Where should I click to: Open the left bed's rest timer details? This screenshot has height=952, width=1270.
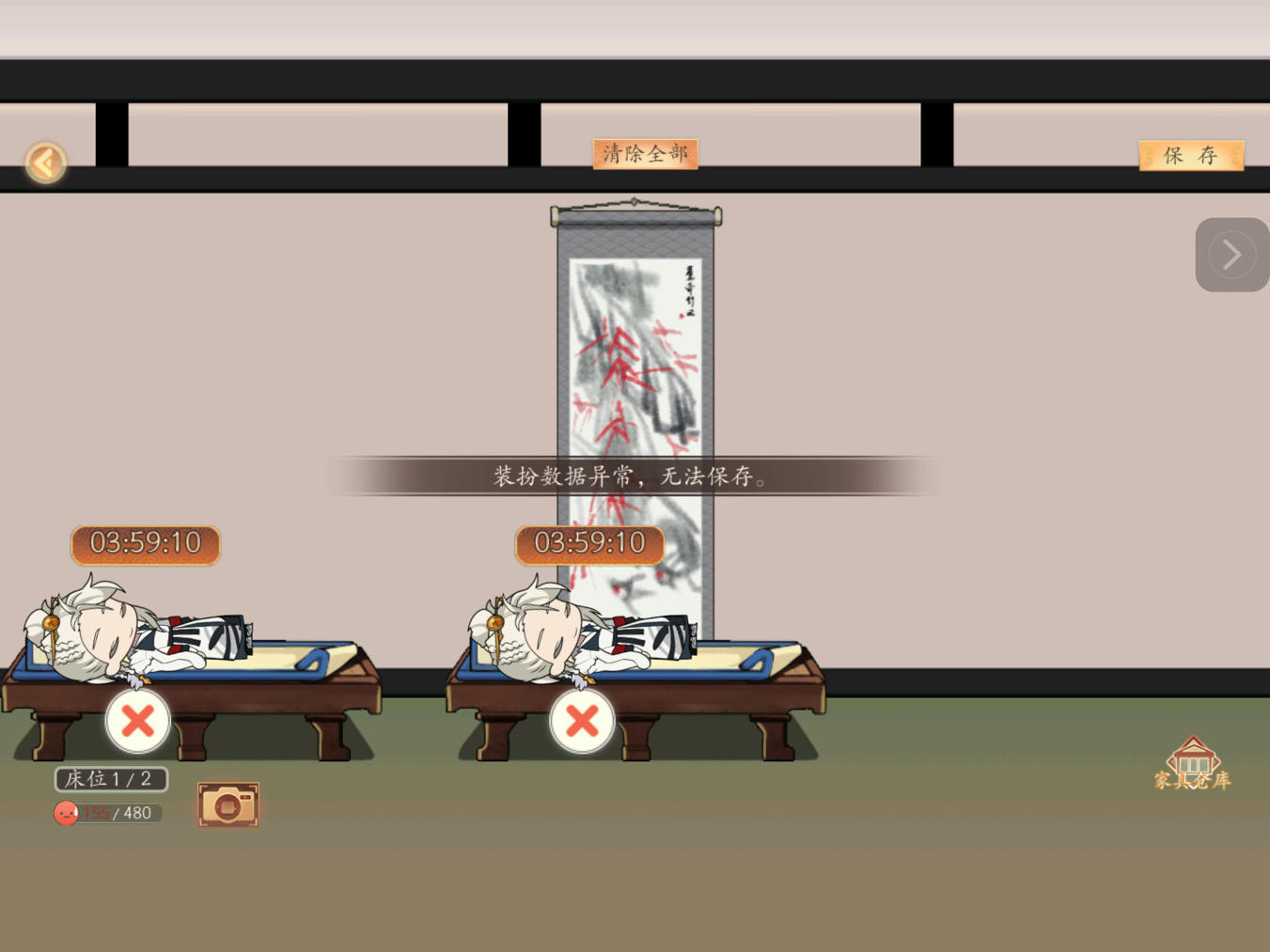point(144,543)
